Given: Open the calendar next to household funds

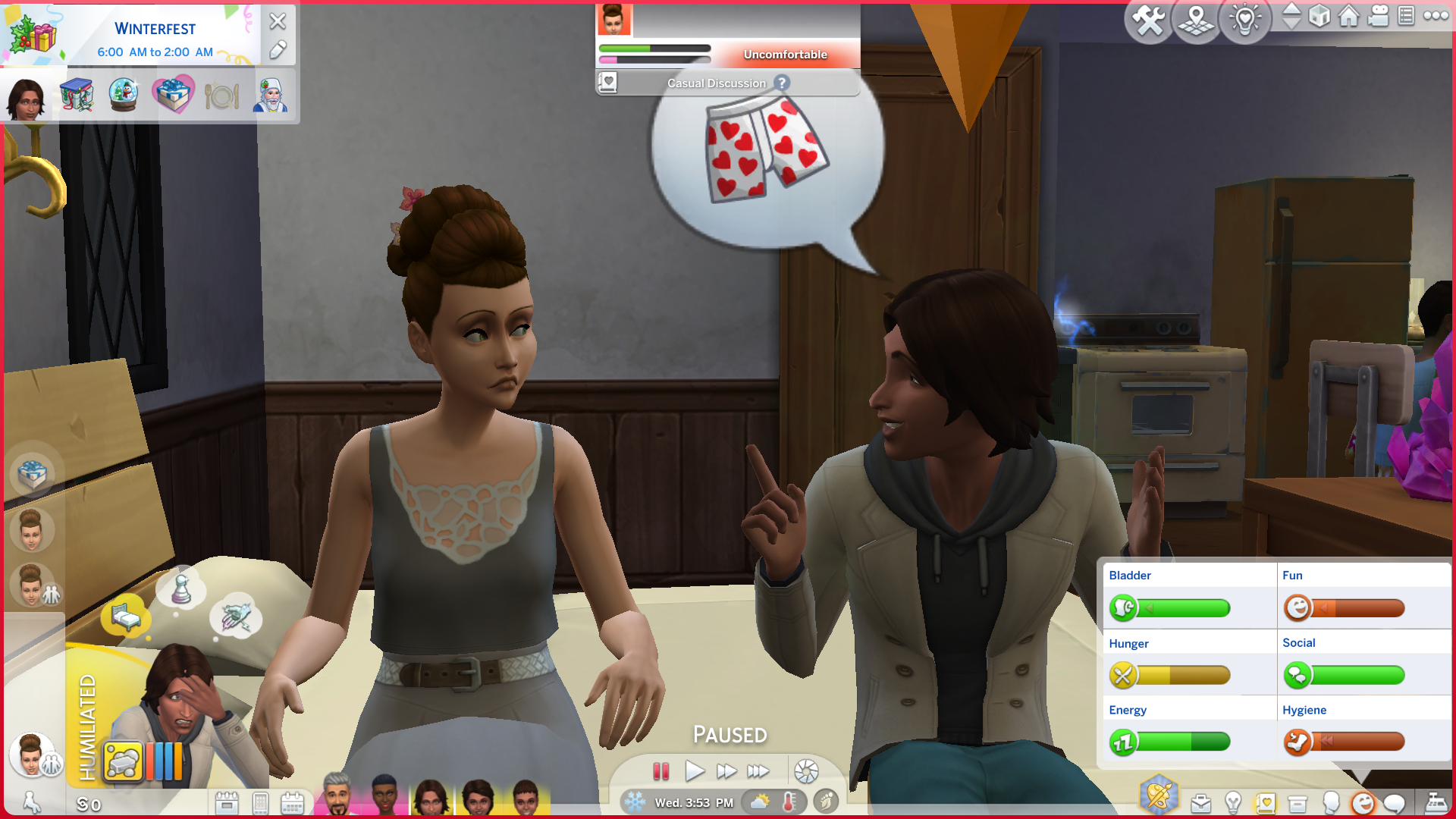Looking at the screenshot, I should click(x=226, y=803).
